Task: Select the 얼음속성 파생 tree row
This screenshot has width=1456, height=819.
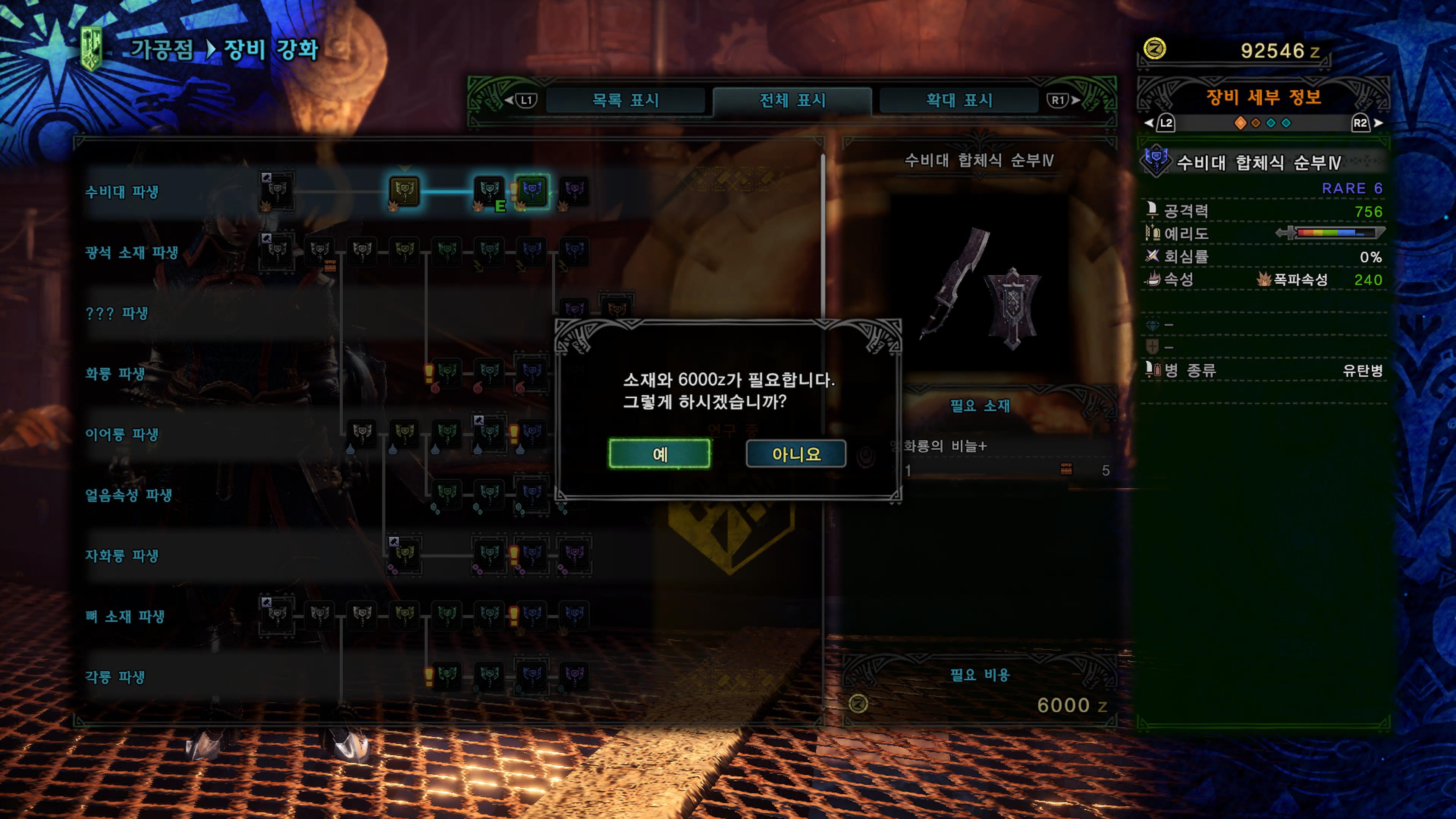Action: 128,495
